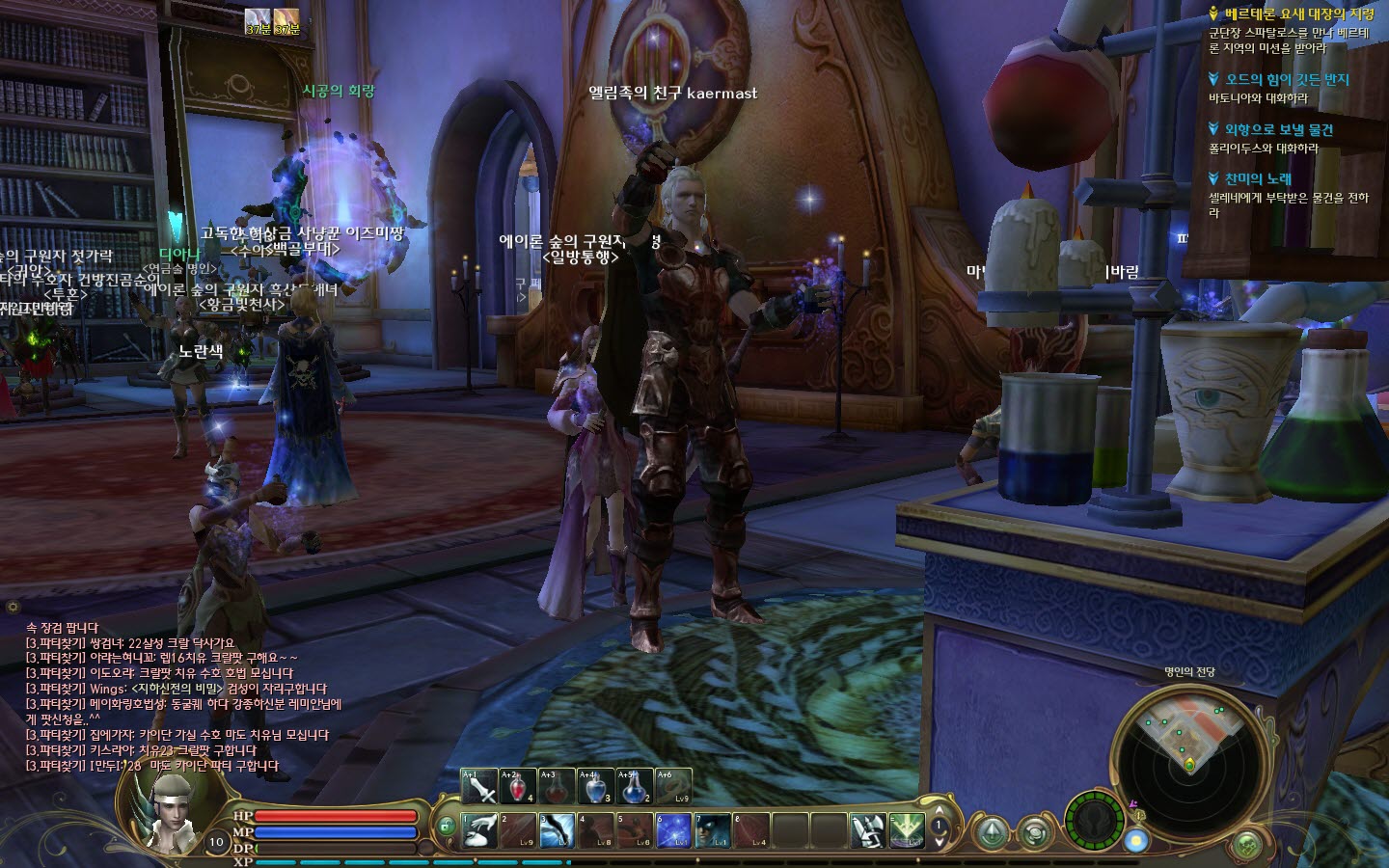The height and width of the screenshot is (868, 1389).
Task: Select the armor and axe icon on hotbar
Action: coord(866,830)
